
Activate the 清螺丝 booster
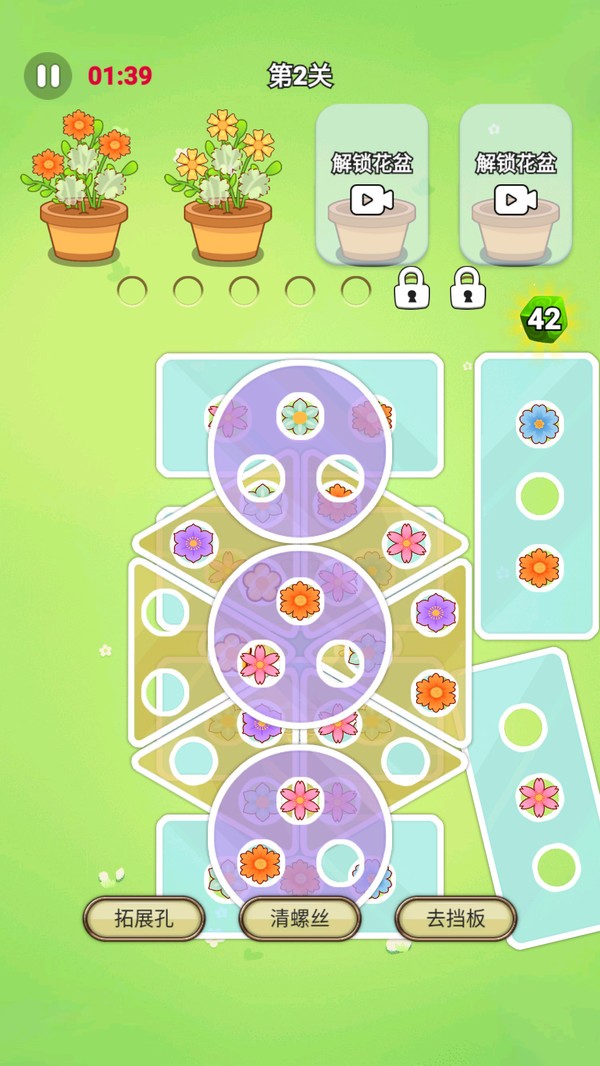(300, 918)
